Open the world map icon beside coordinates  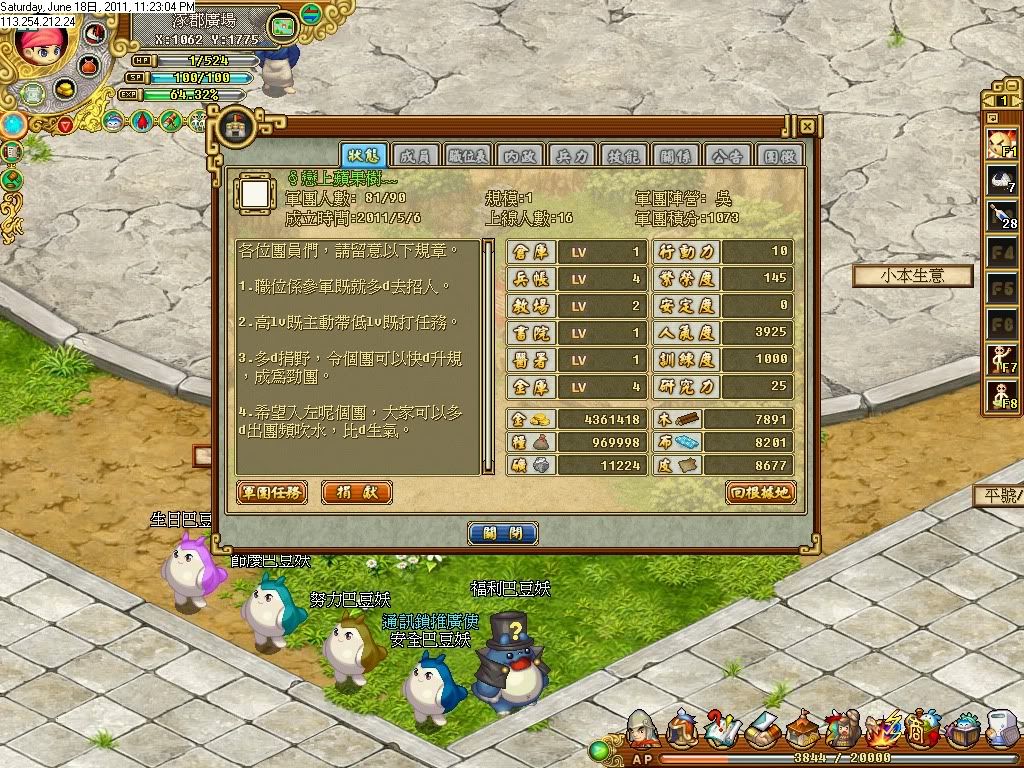(x=284, y=24)
